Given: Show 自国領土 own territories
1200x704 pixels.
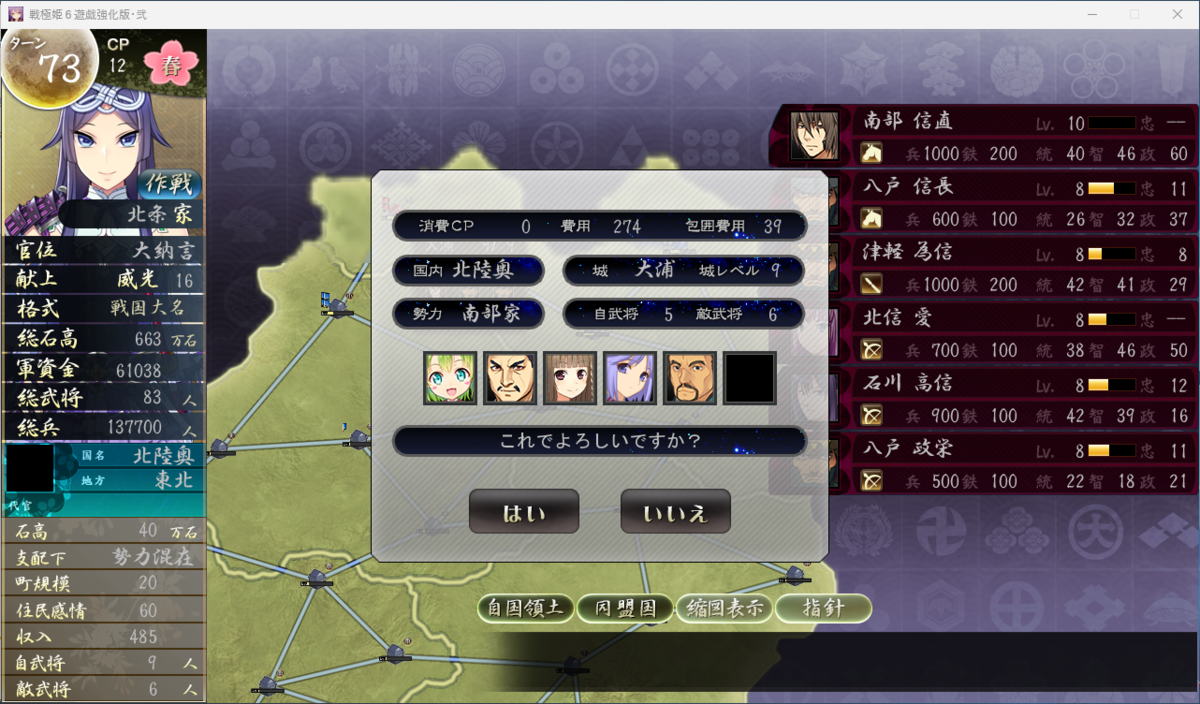Looking at the screenshot, I should click(526, 608).
